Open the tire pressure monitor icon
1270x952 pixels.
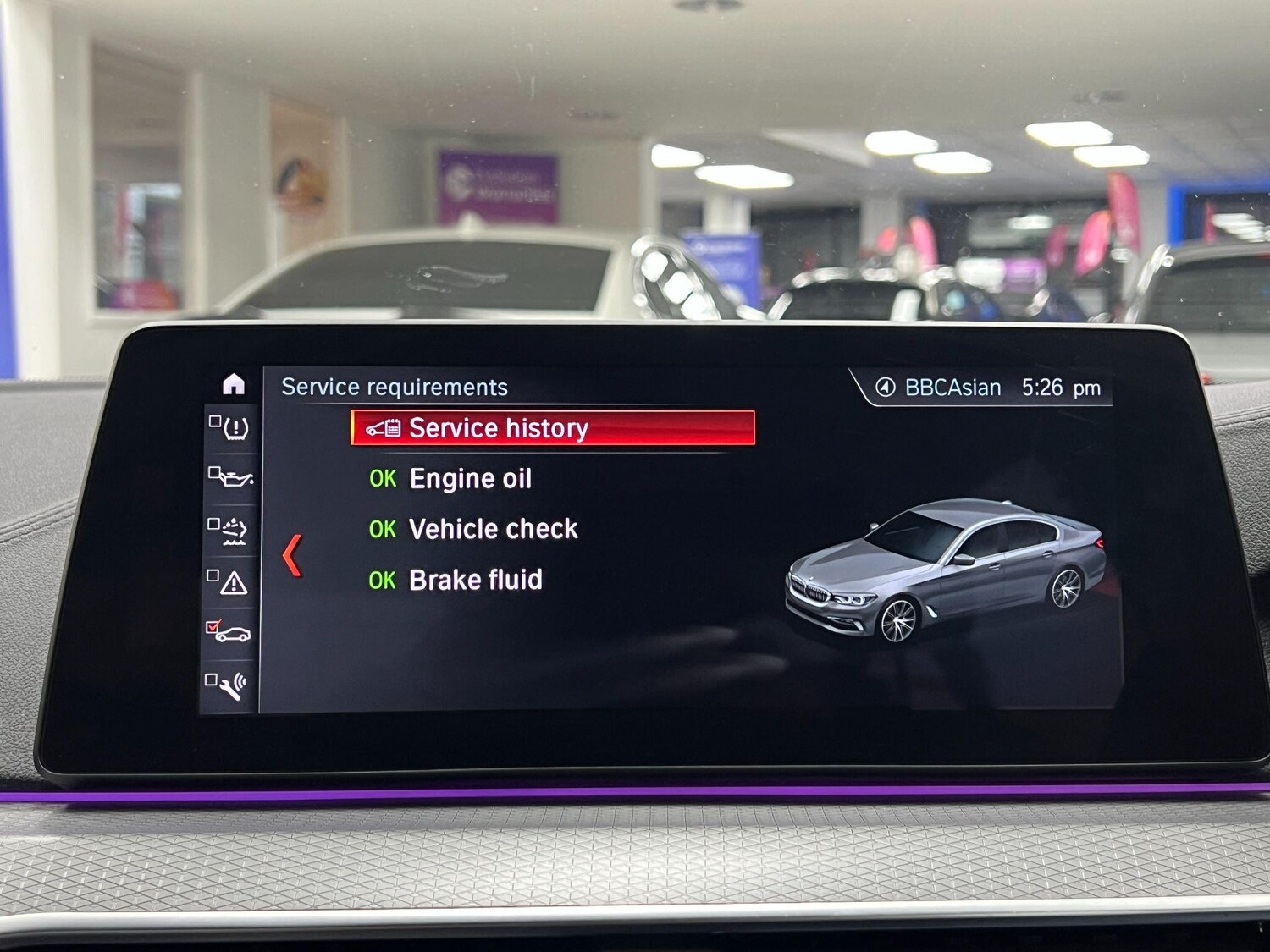click(230, 428)
